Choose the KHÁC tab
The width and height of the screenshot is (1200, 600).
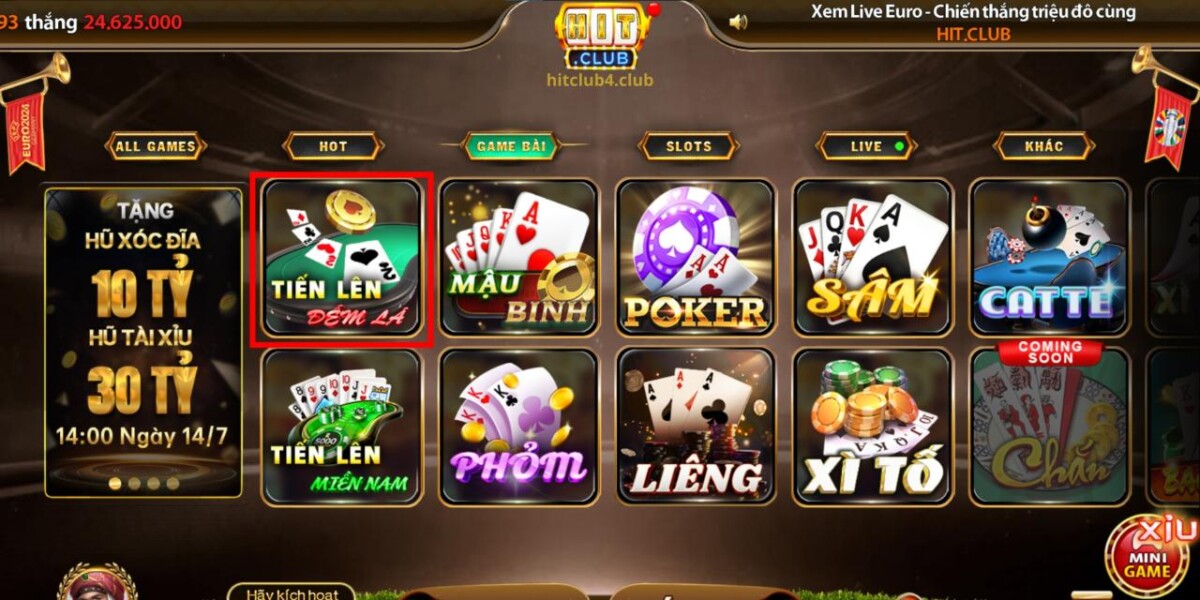tap(1044, 146)
